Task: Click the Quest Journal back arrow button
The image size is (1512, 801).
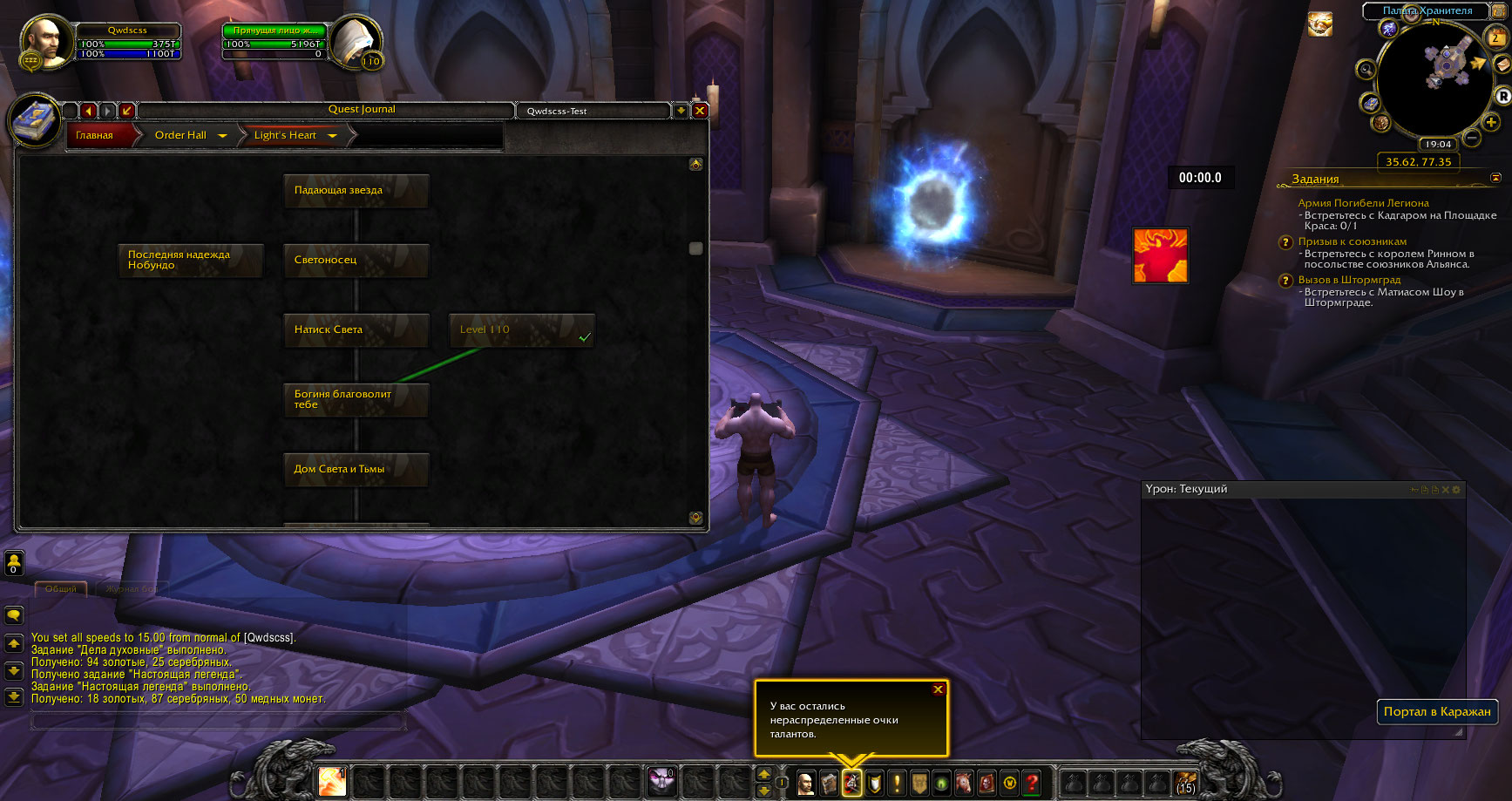Action: click(x=88, y=111)
